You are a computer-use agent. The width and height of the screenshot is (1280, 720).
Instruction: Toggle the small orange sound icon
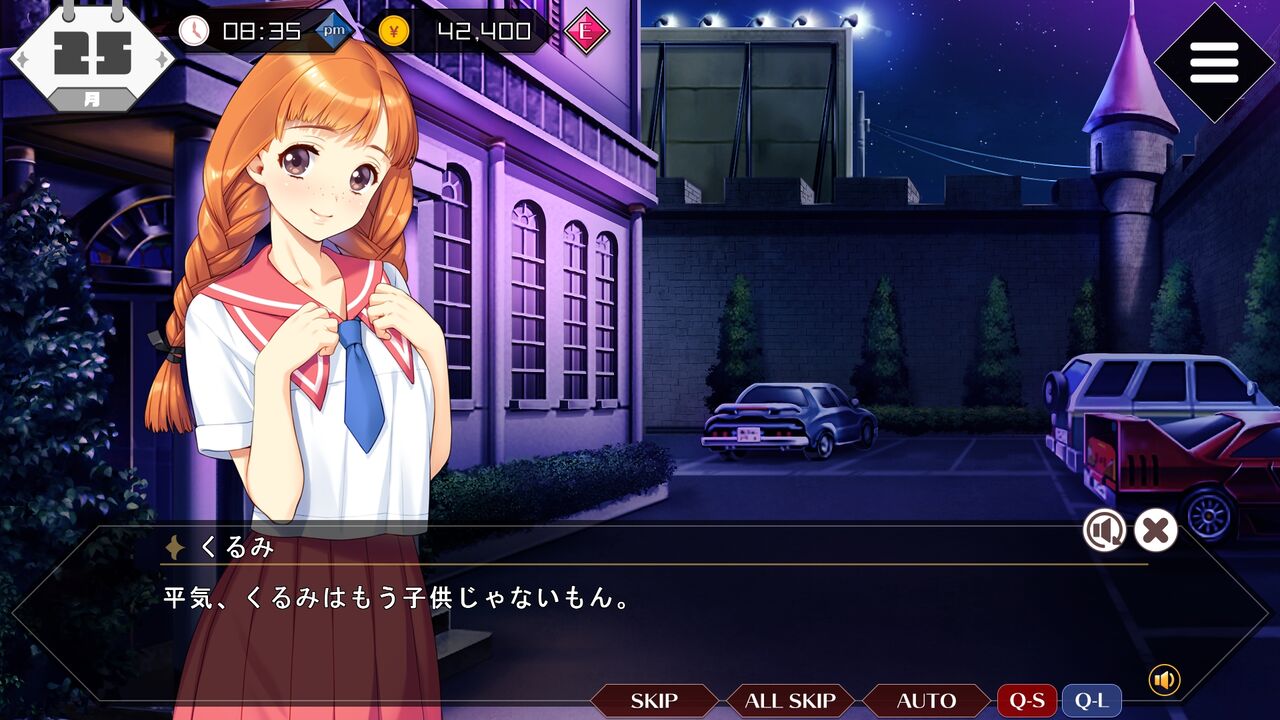[1164, 680]
